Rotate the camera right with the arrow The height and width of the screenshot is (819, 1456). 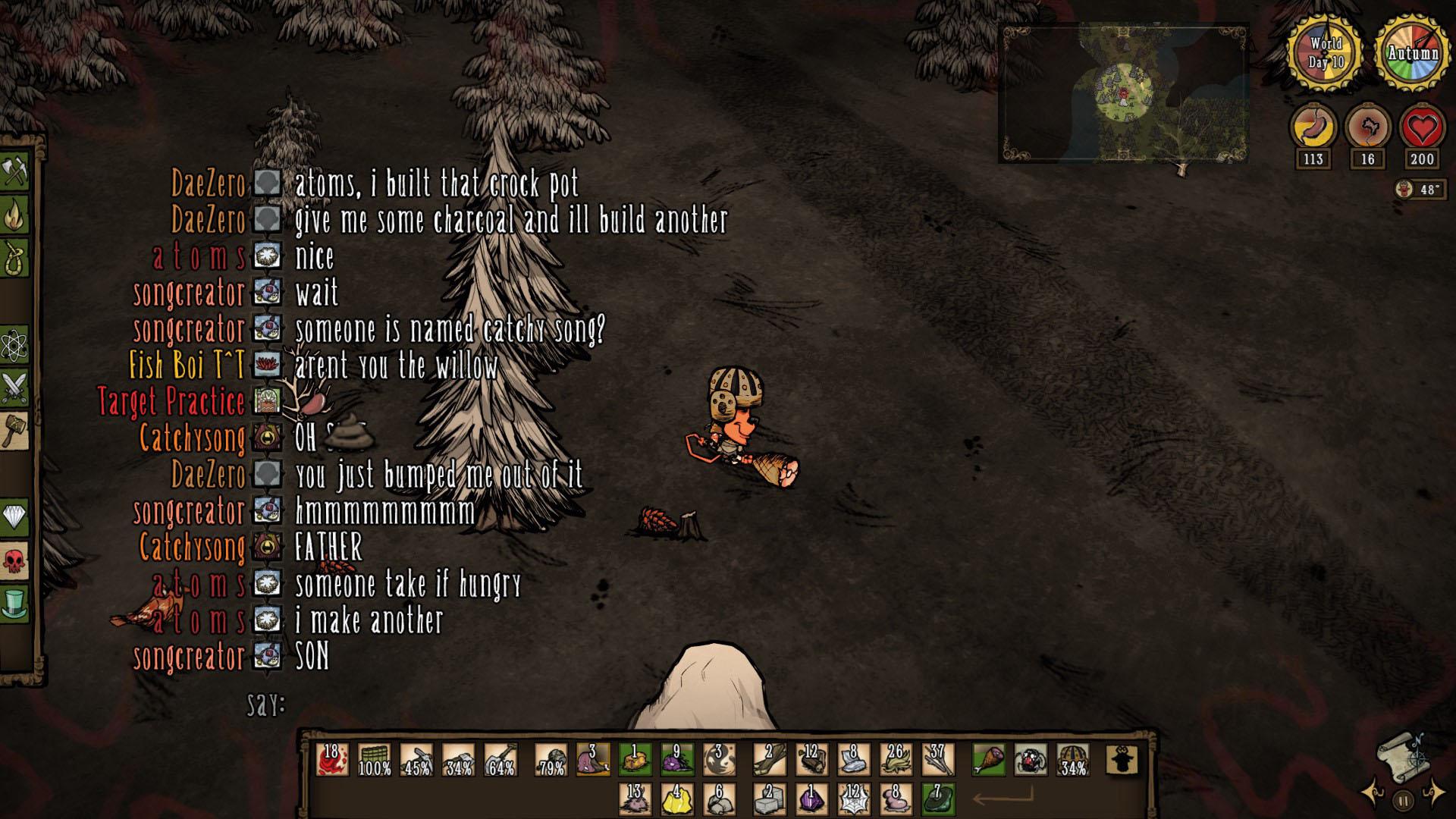click(1434, 793)
